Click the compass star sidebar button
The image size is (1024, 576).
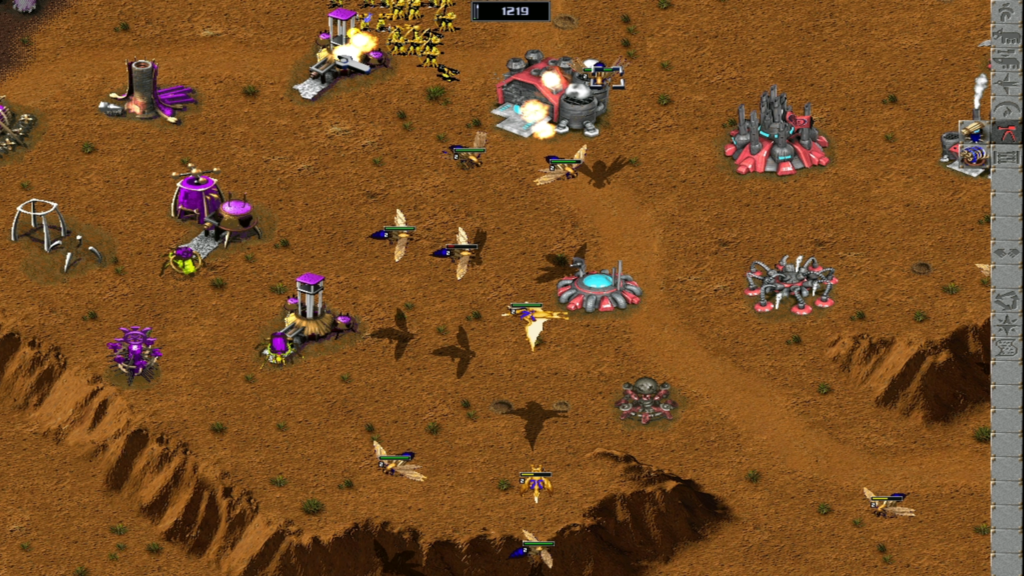(x=1005, y=324)
